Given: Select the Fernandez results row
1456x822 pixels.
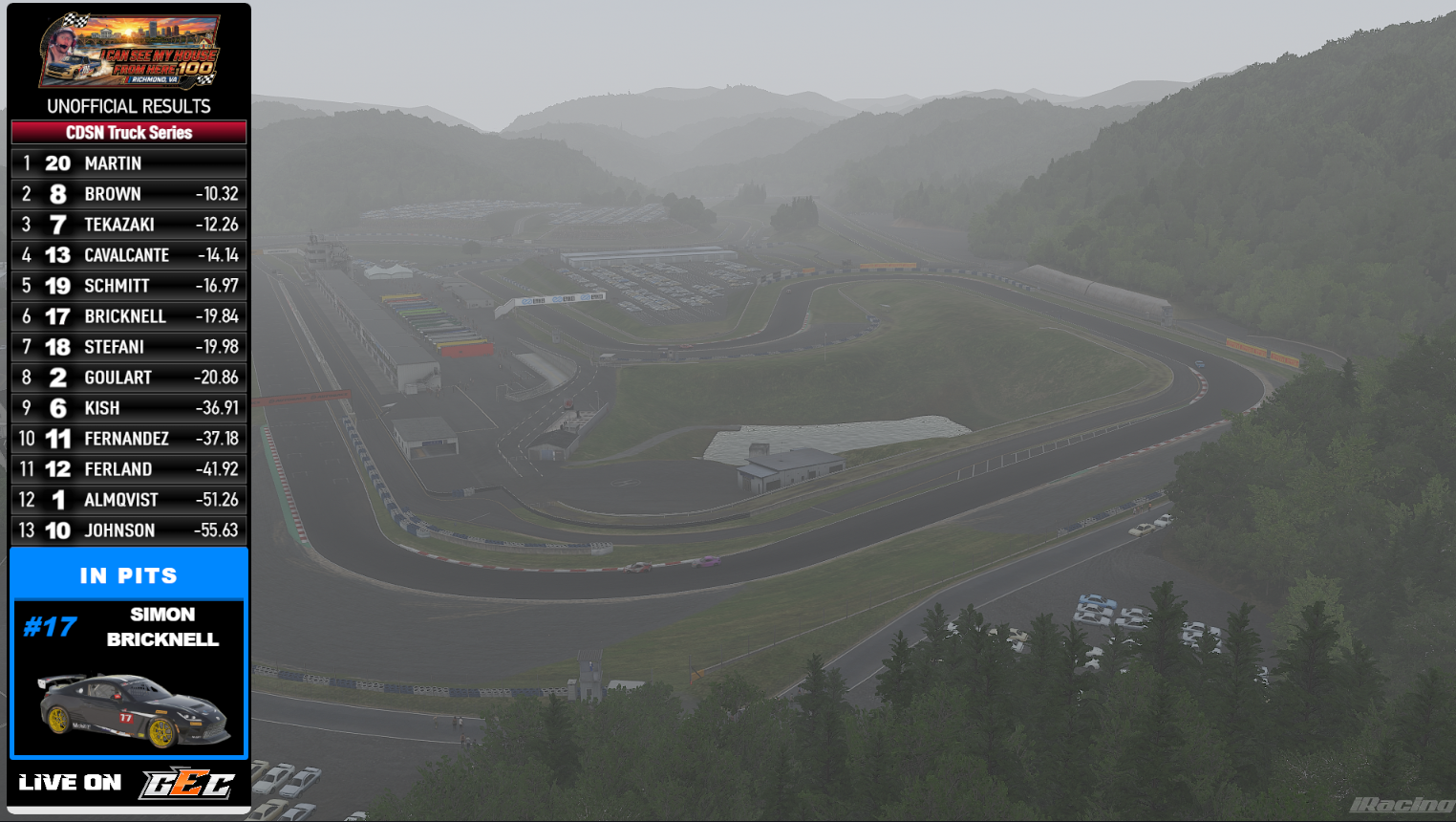Looking at the screenshot, I should [129, 439].
